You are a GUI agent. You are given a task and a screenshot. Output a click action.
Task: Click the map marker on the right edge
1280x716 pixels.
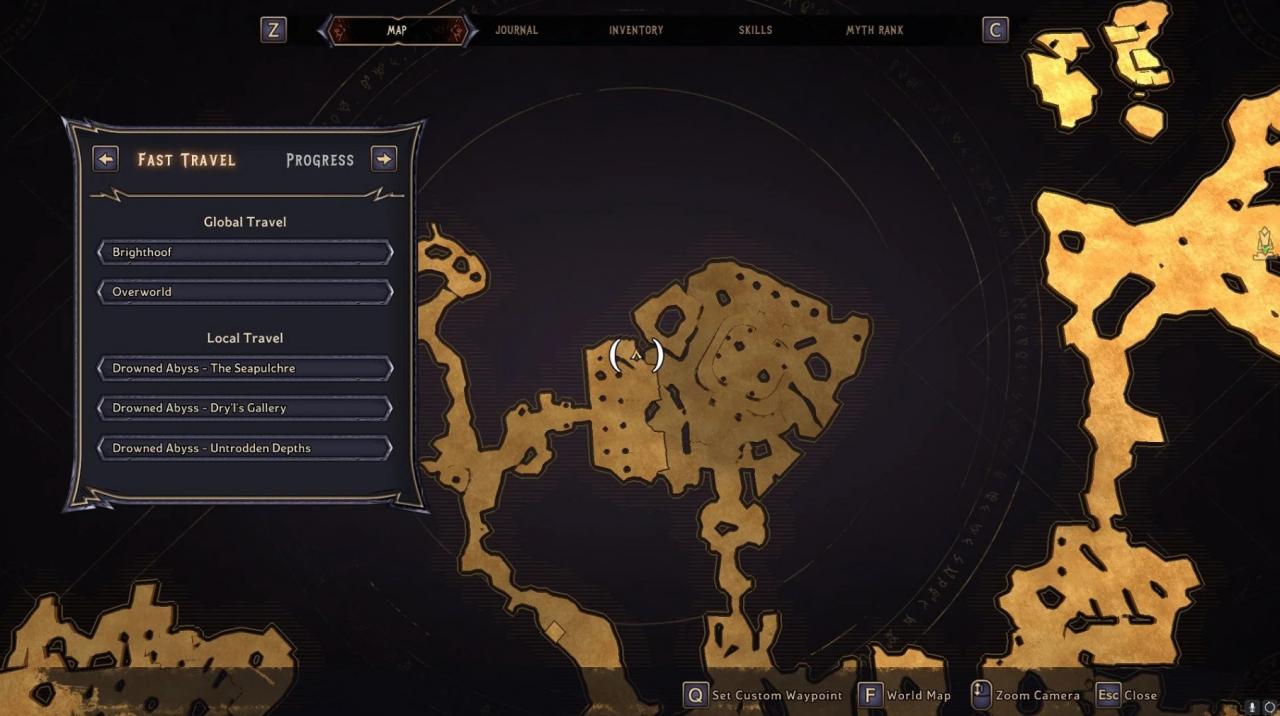1265,242
